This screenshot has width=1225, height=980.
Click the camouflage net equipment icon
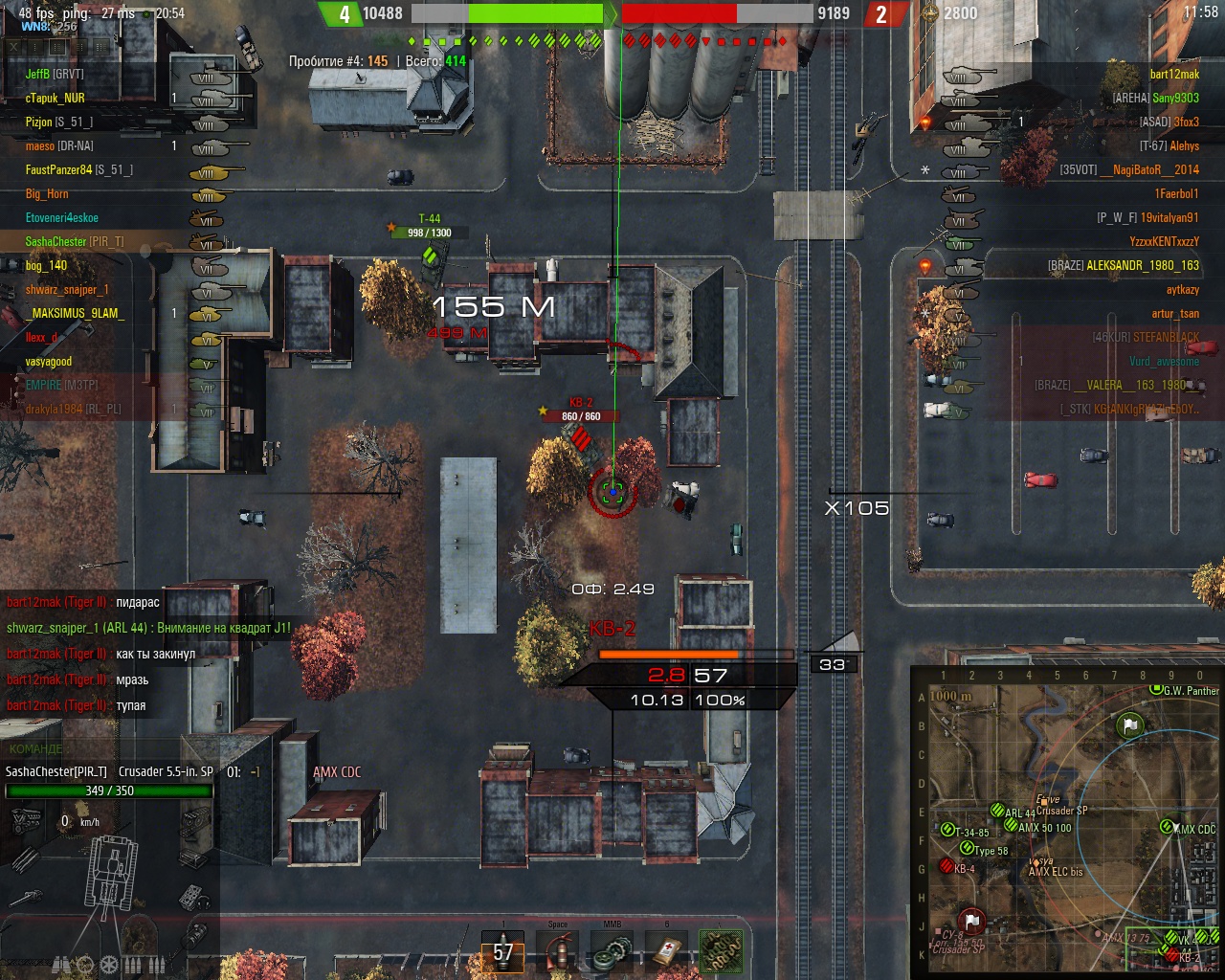tap(722, 952)
